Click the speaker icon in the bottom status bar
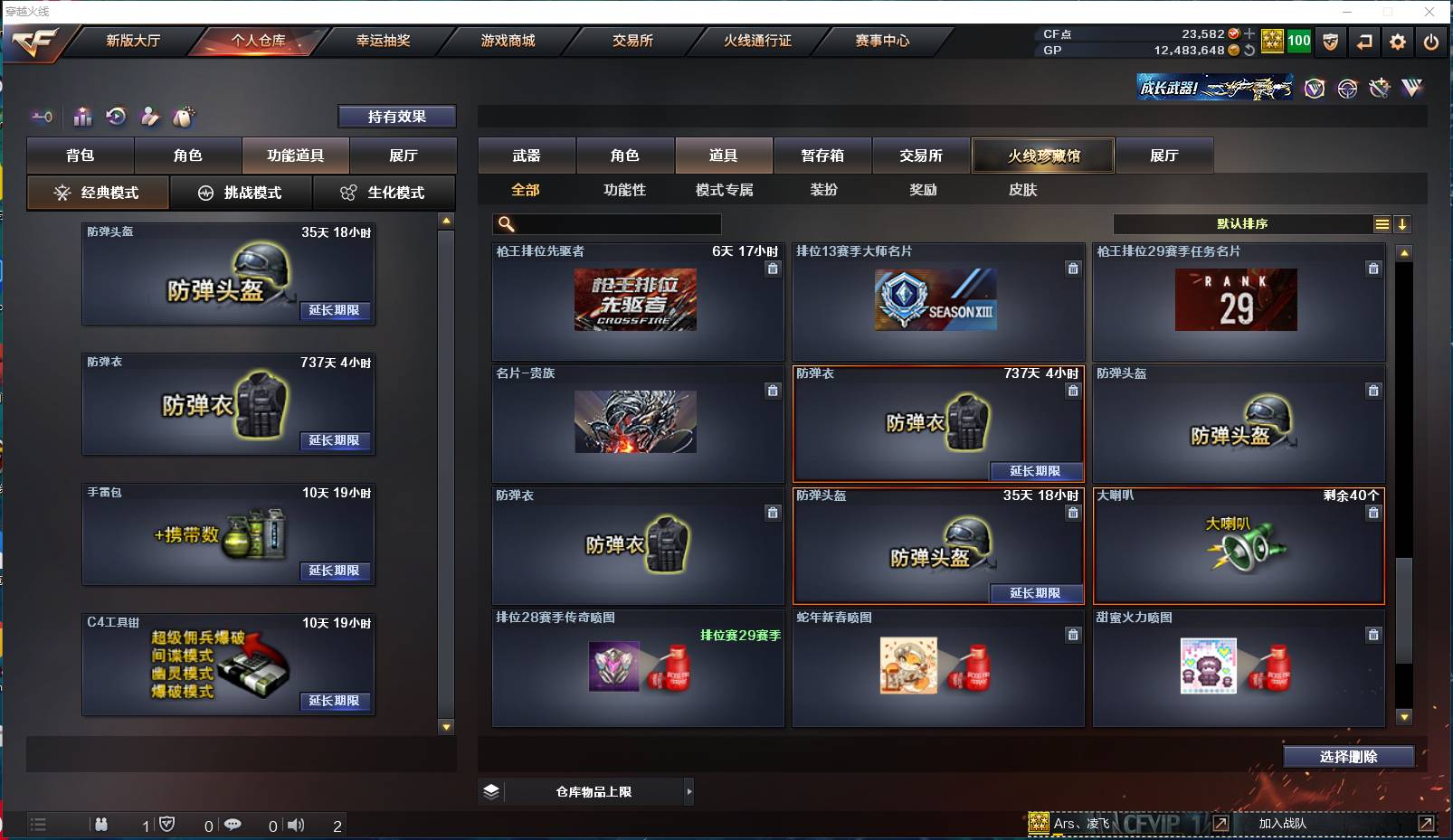Viewport: 1453px width, 840px height. (x=297, y=825)
